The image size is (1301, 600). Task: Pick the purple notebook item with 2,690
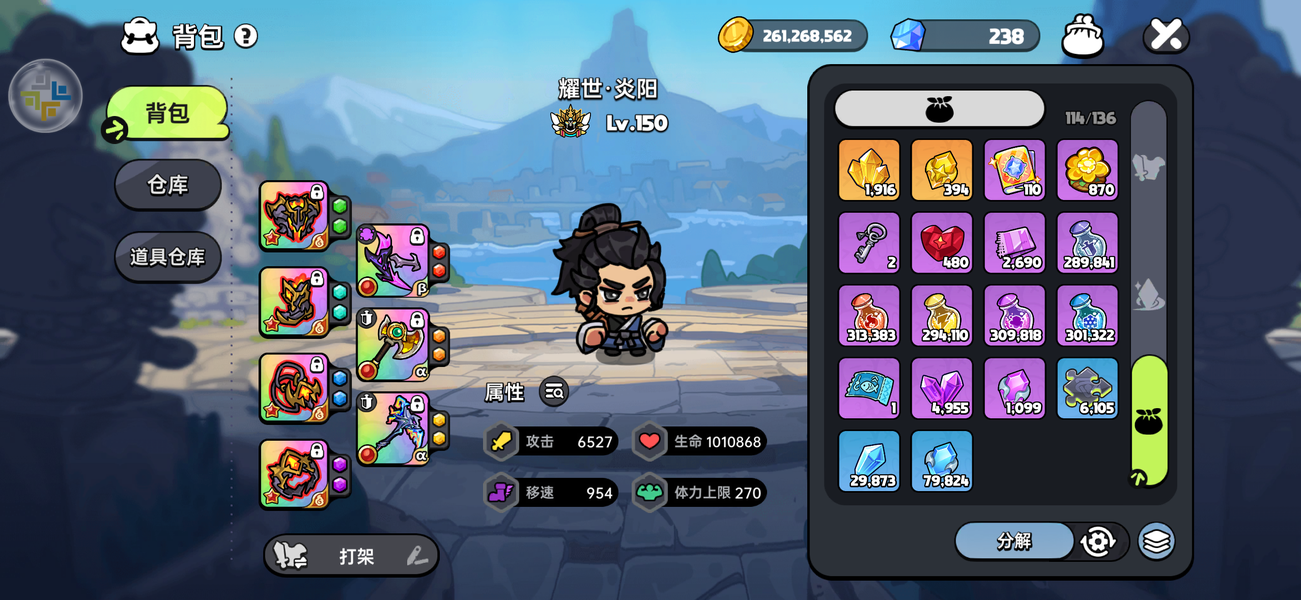(x=1015, y=243)
